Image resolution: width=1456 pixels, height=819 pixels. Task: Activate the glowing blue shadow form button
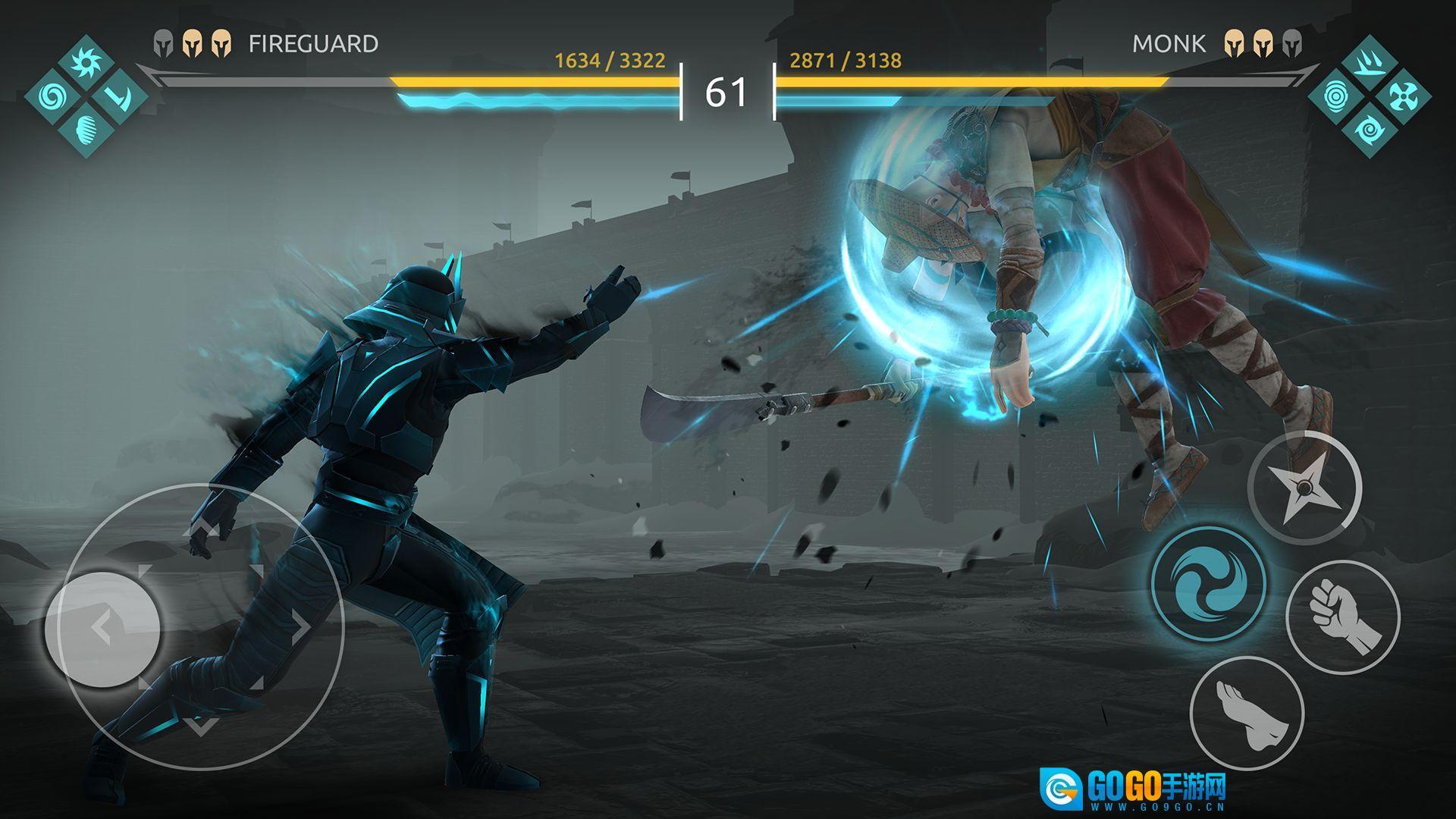click(x=1209, y=584)
